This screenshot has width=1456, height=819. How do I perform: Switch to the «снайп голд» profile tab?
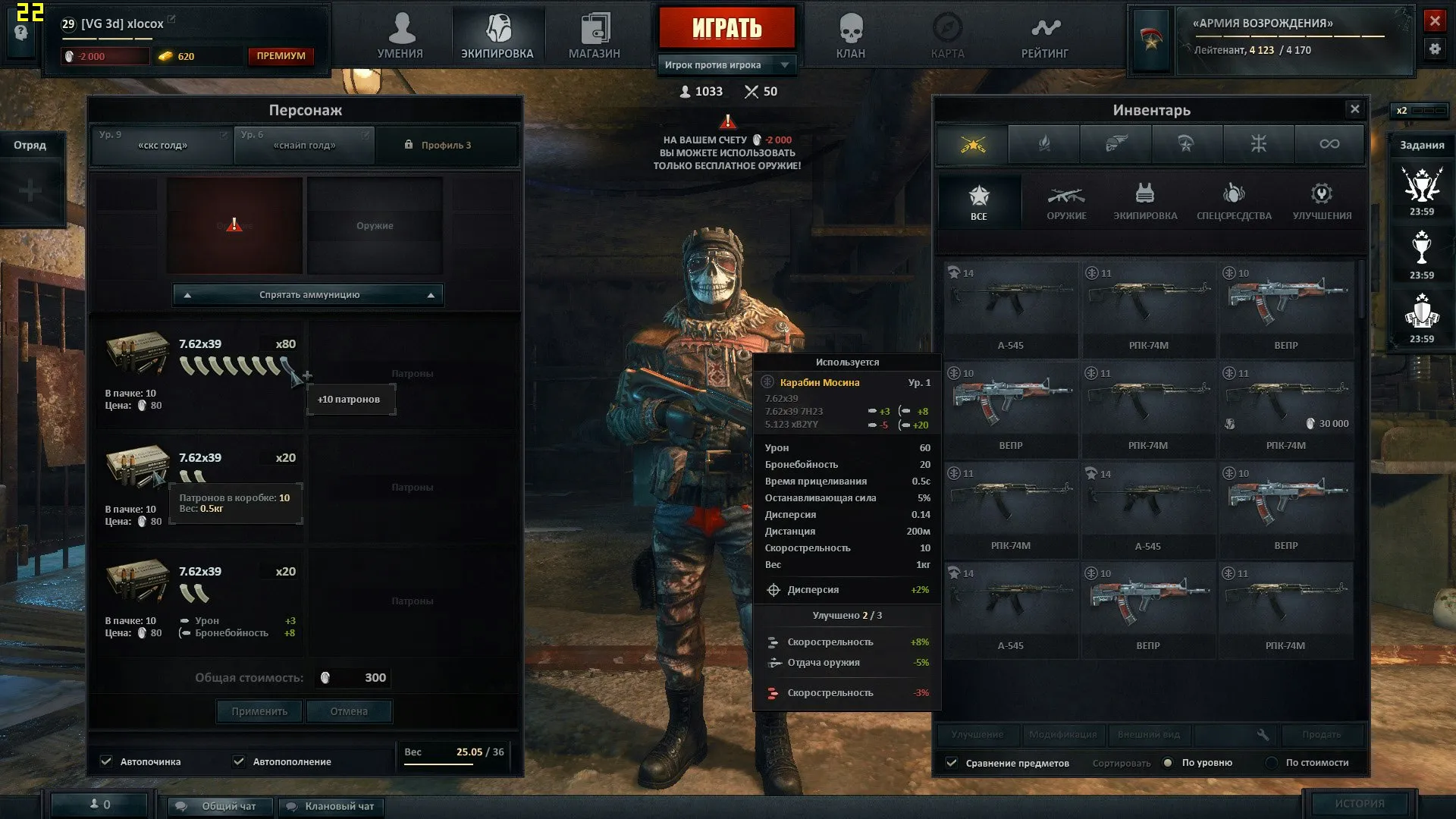(304, 145)
